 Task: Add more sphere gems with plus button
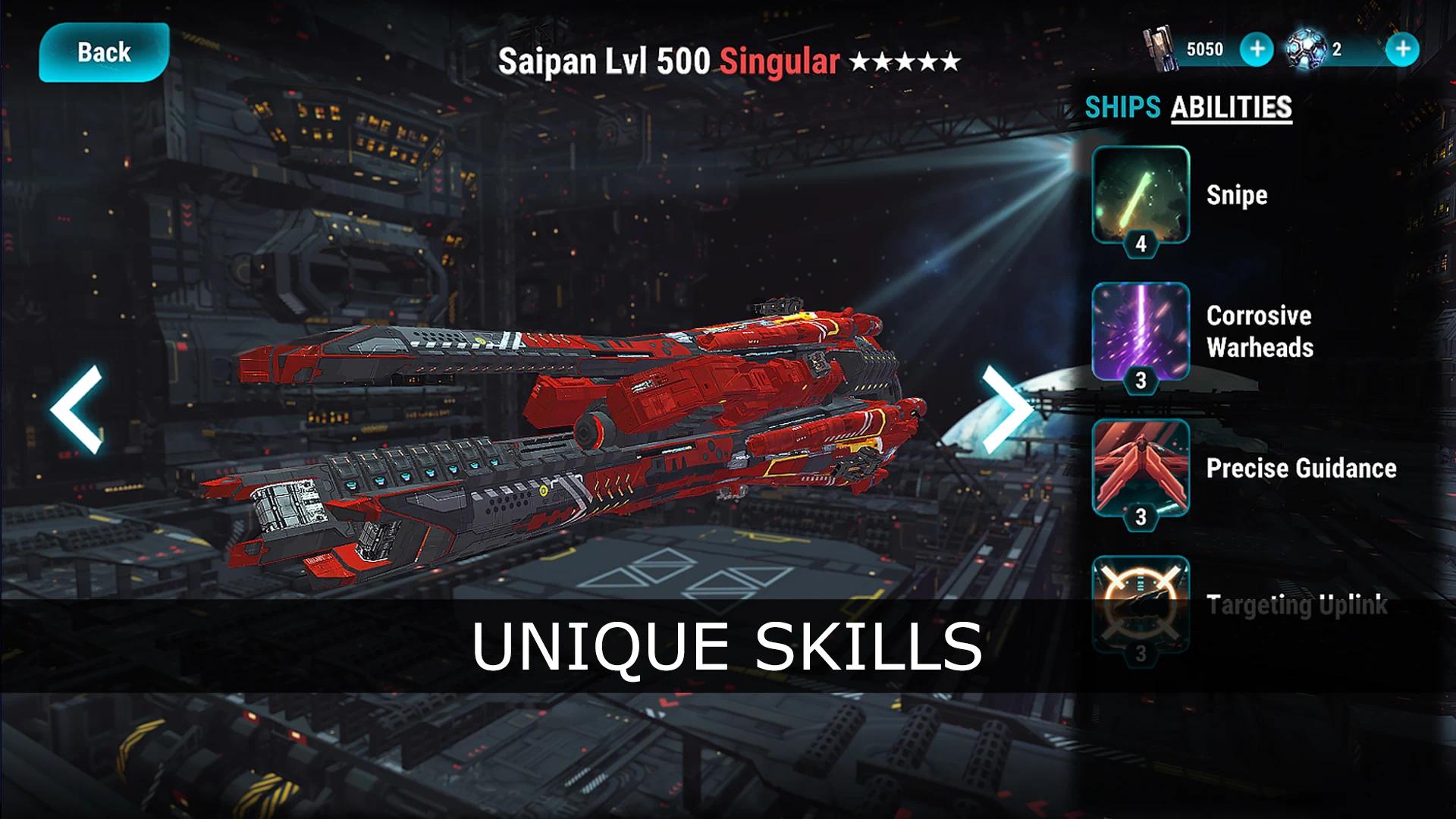[x=1402, y=49]
